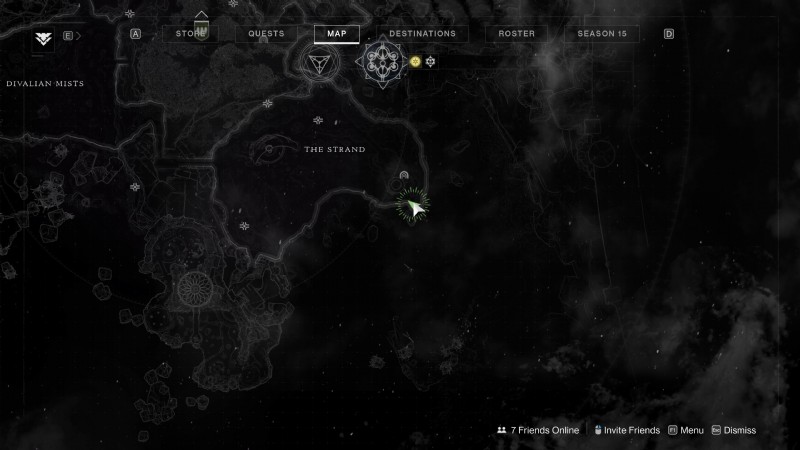The height and width of the screenshot is (450, 800).
Task: Select the small yellow circular map marker
Action: pyautogui.click(x=415, y=62)
